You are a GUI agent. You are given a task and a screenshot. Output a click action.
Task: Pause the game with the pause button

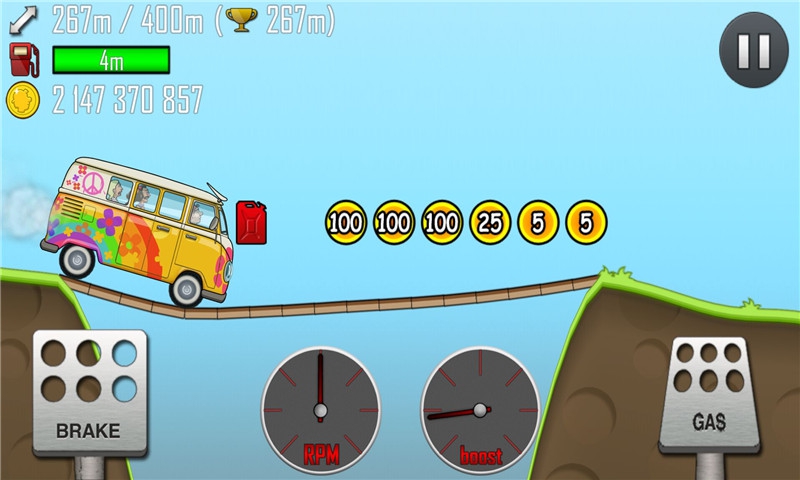point(753,49)
